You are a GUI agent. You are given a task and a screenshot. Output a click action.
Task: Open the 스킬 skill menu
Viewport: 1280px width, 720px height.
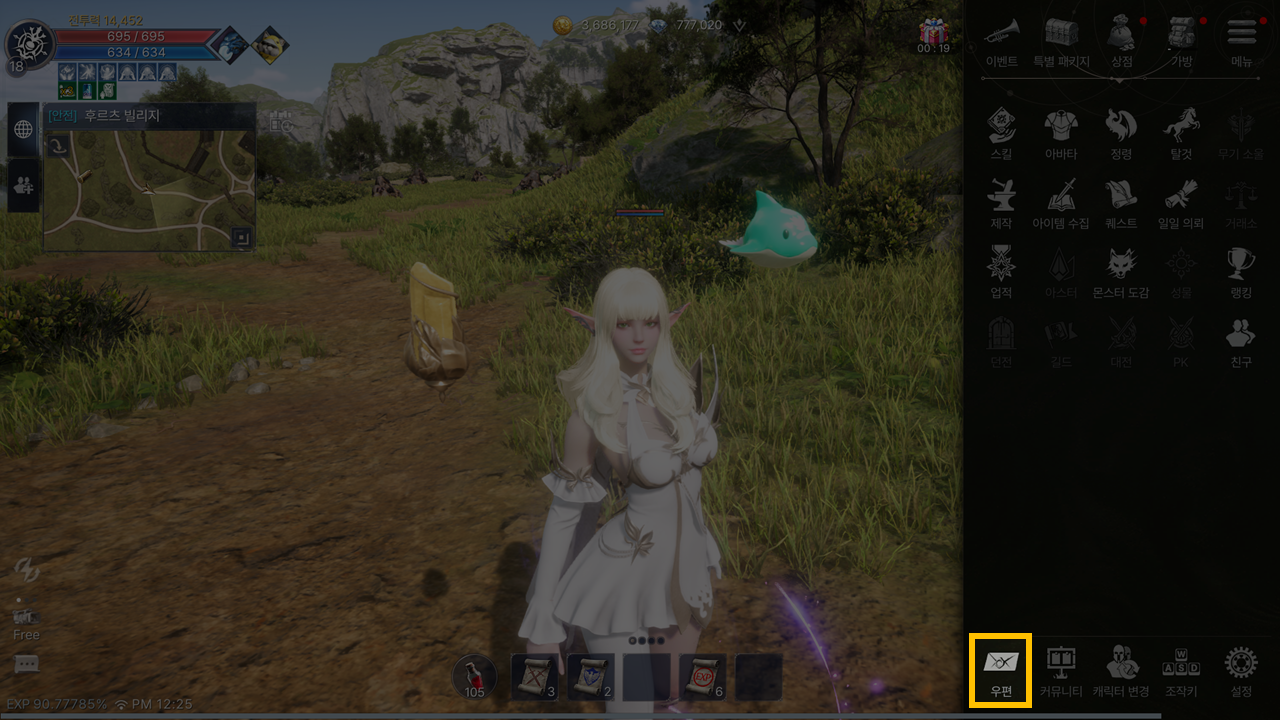[1001, 132]
